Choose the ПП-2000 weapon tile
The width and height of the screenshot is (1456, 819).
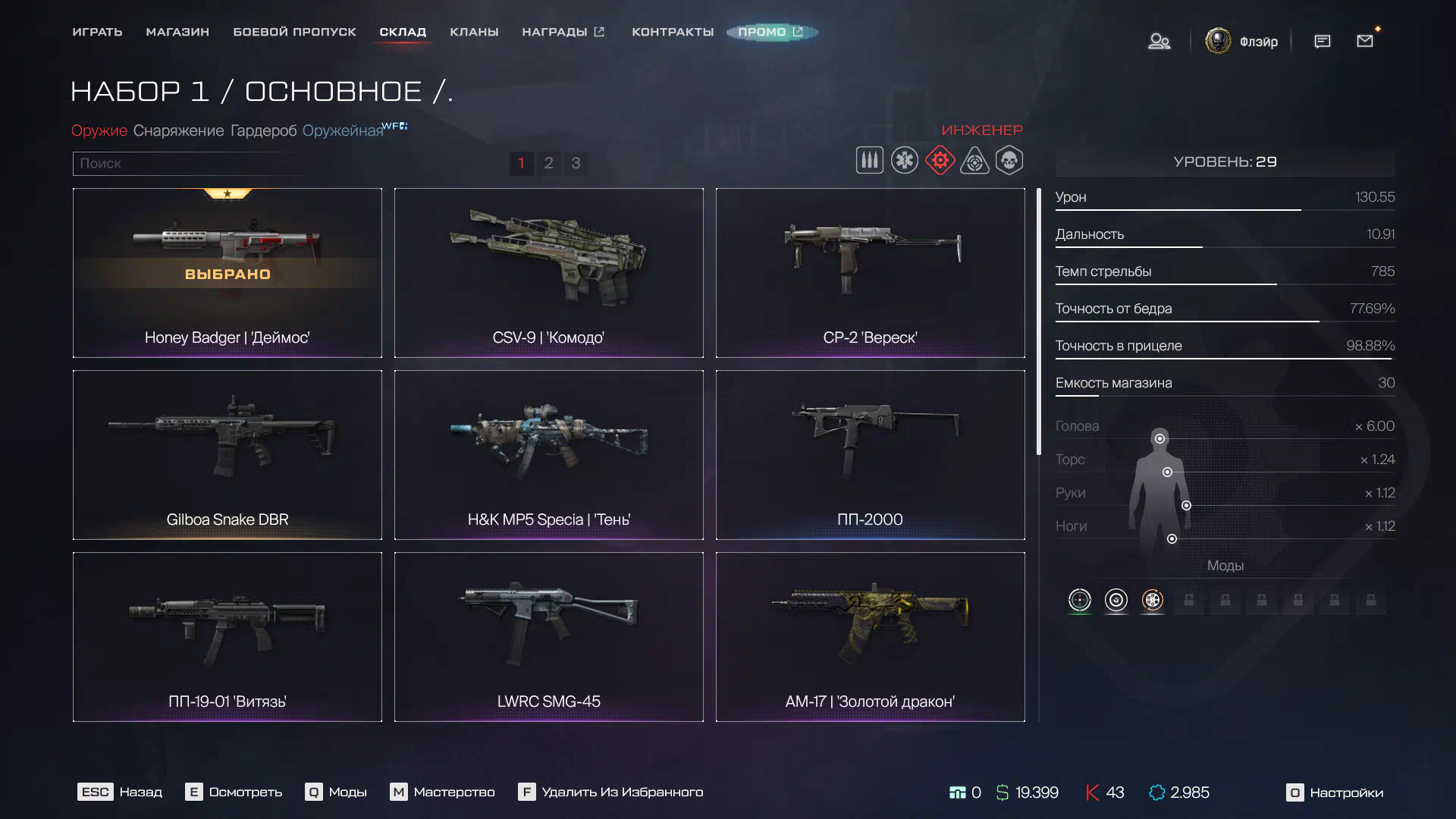870,454
